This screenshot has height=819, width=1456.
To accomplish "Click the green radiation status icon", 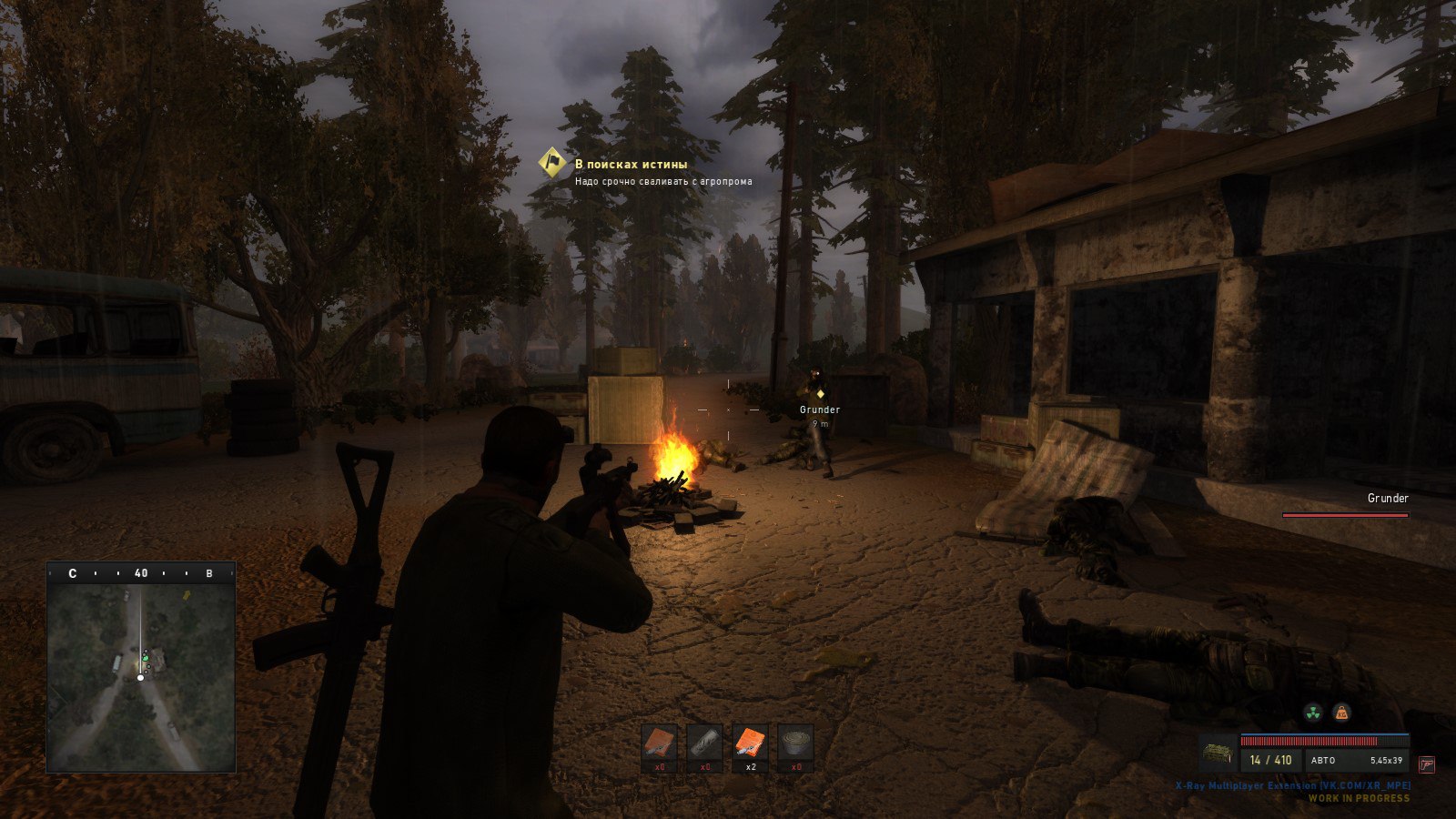I will click(x=1312, y=713).
